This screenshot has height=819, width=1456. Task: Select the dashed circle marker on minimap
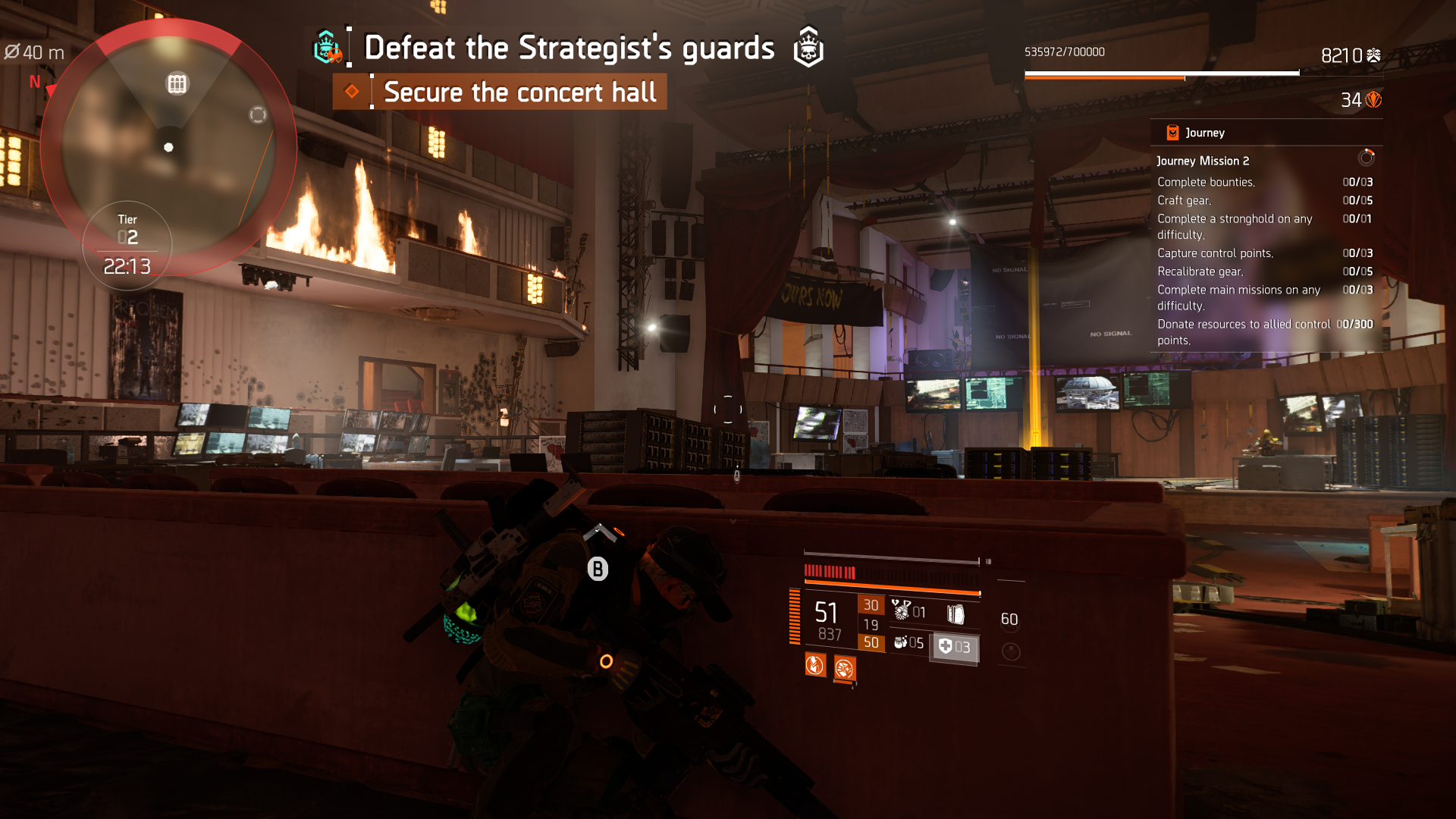tap(258, 115)
